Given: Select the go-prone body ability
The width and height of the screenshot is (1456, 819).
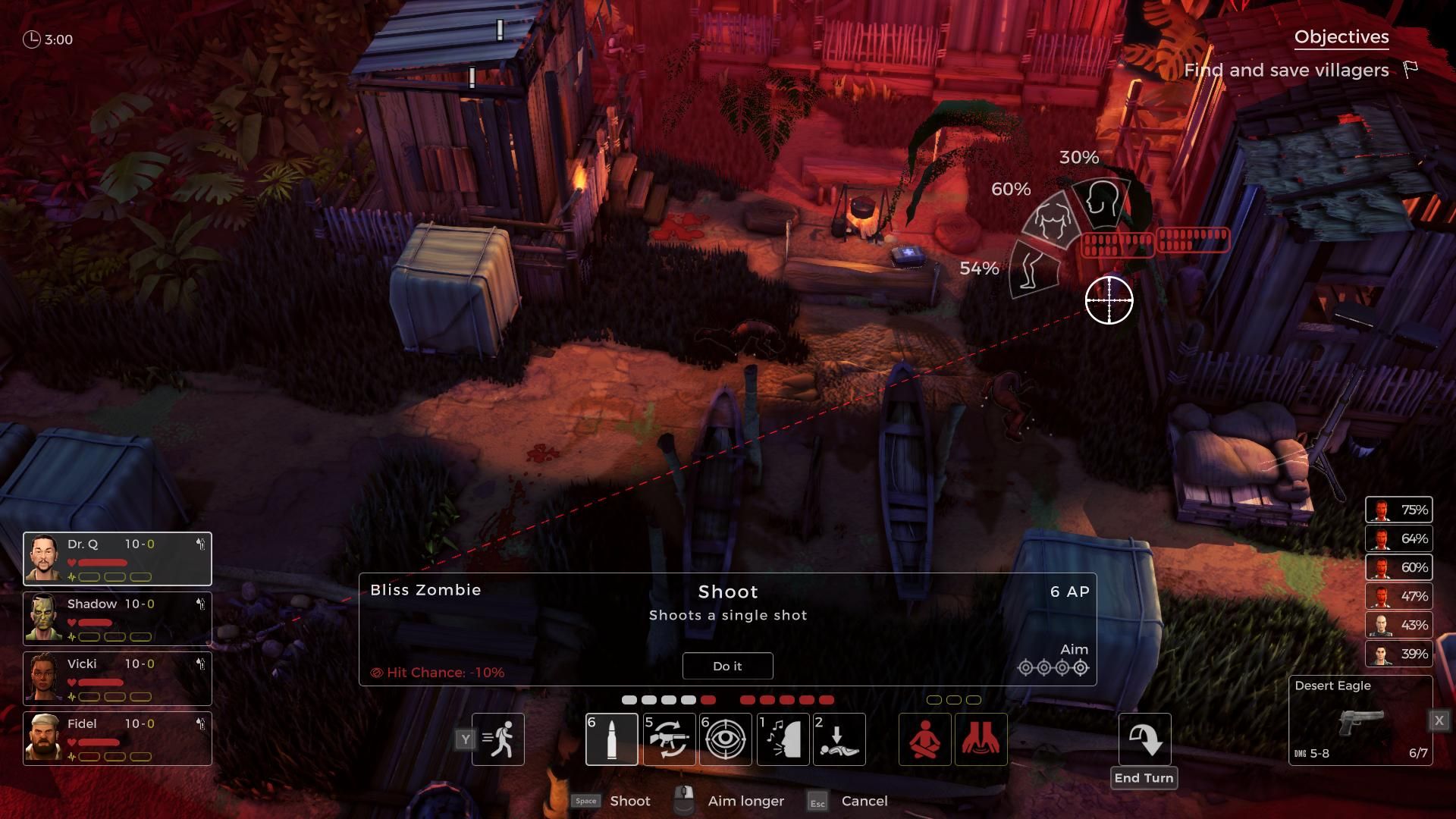Looking at the screenshot, I should pos(839,739).
